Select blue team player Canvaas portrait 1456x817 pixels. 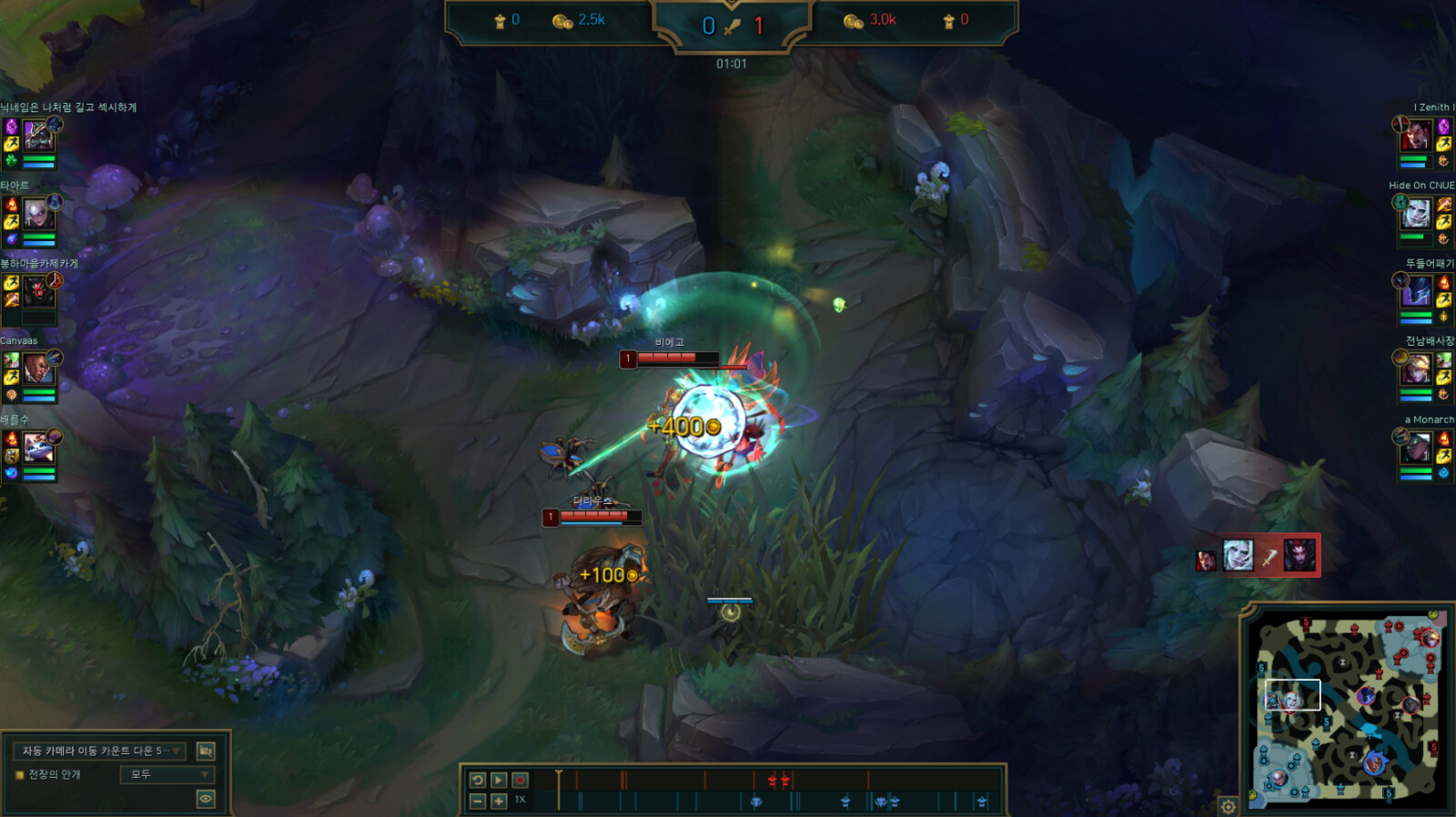click(x=36, y=369)
